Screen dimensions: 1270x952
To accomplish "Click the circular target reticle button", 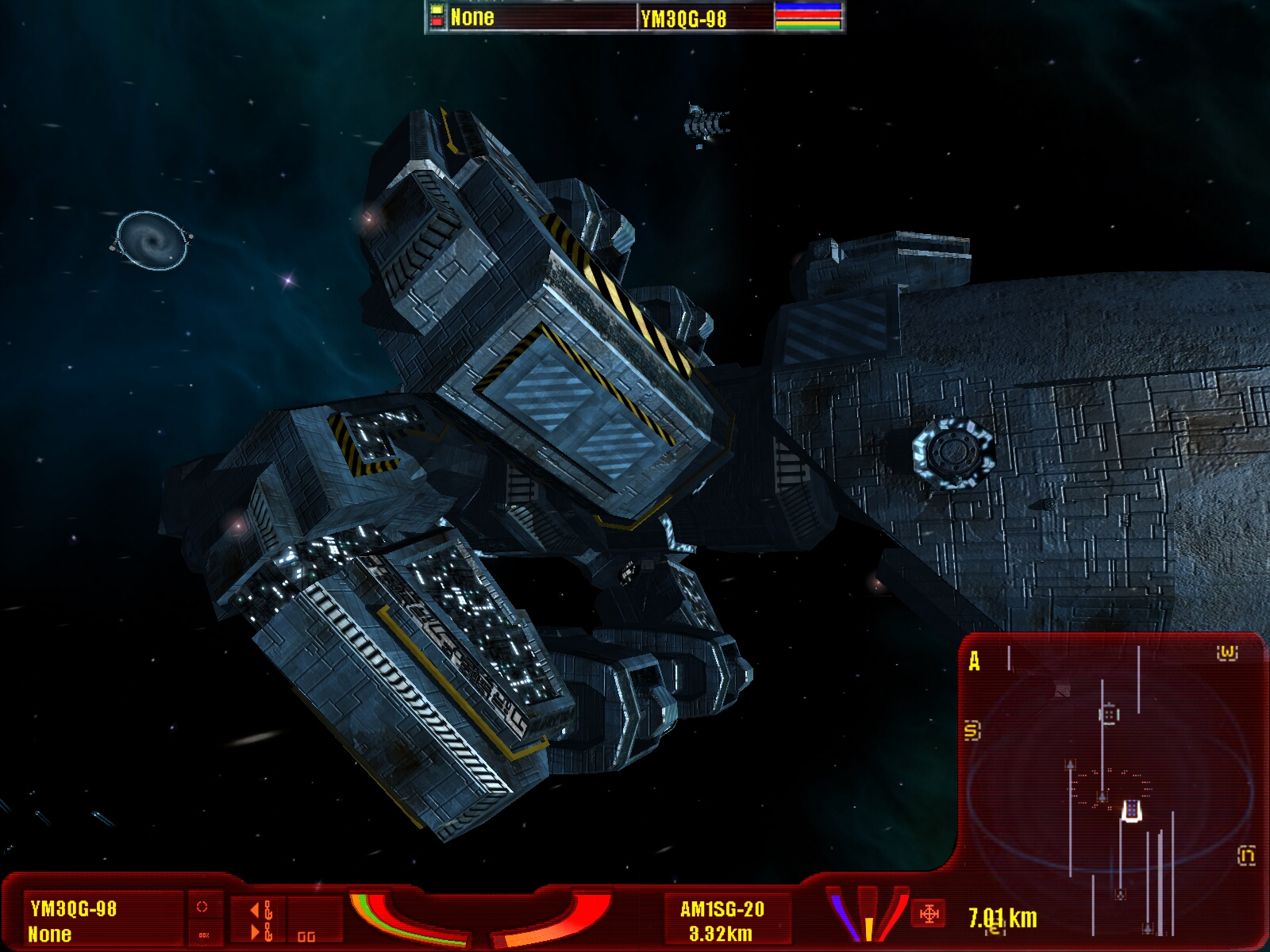I will 202,907.
